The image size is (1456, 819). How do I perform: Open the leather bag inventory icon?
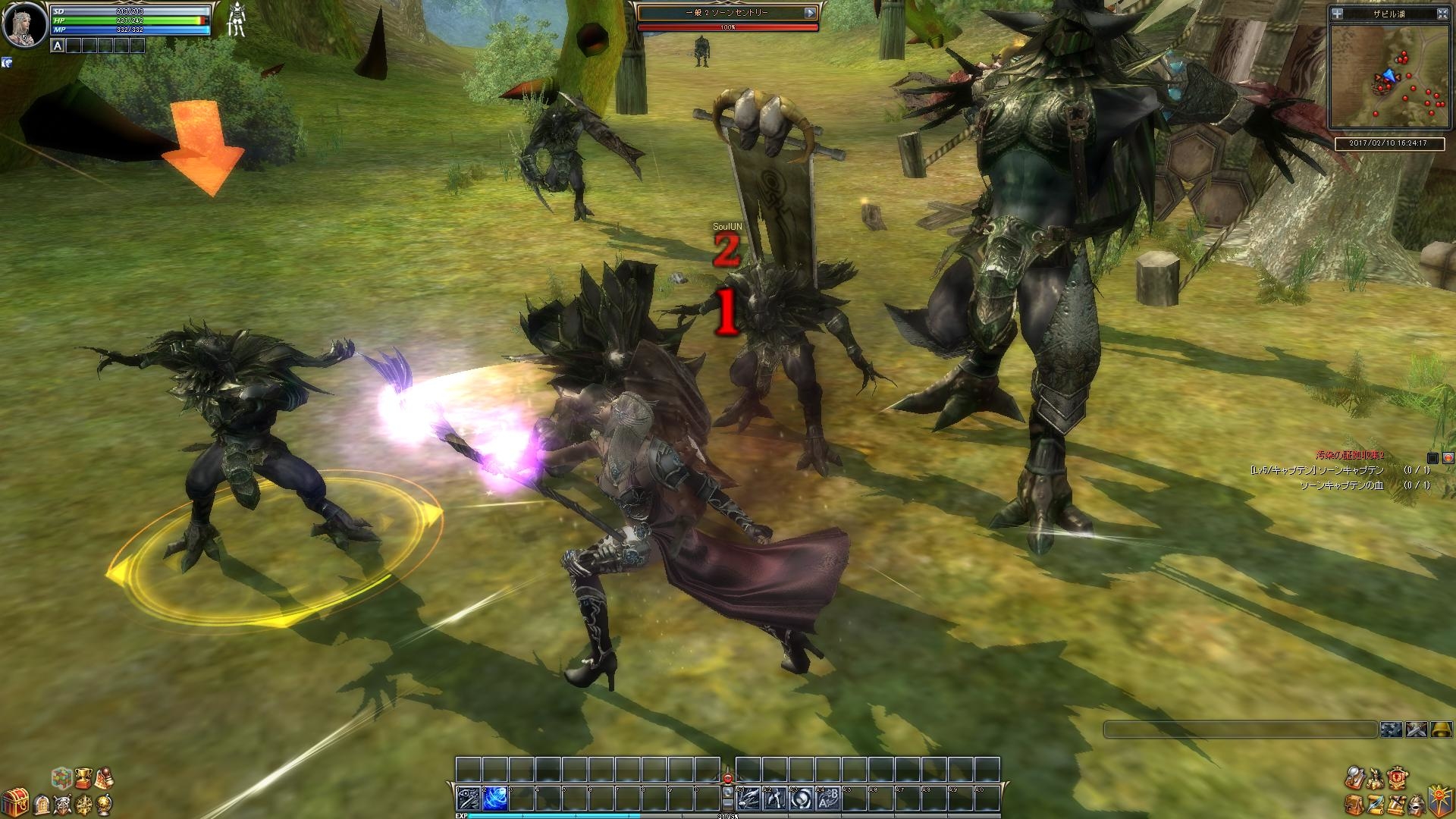pyautogui.click(x=1353, y=803)
